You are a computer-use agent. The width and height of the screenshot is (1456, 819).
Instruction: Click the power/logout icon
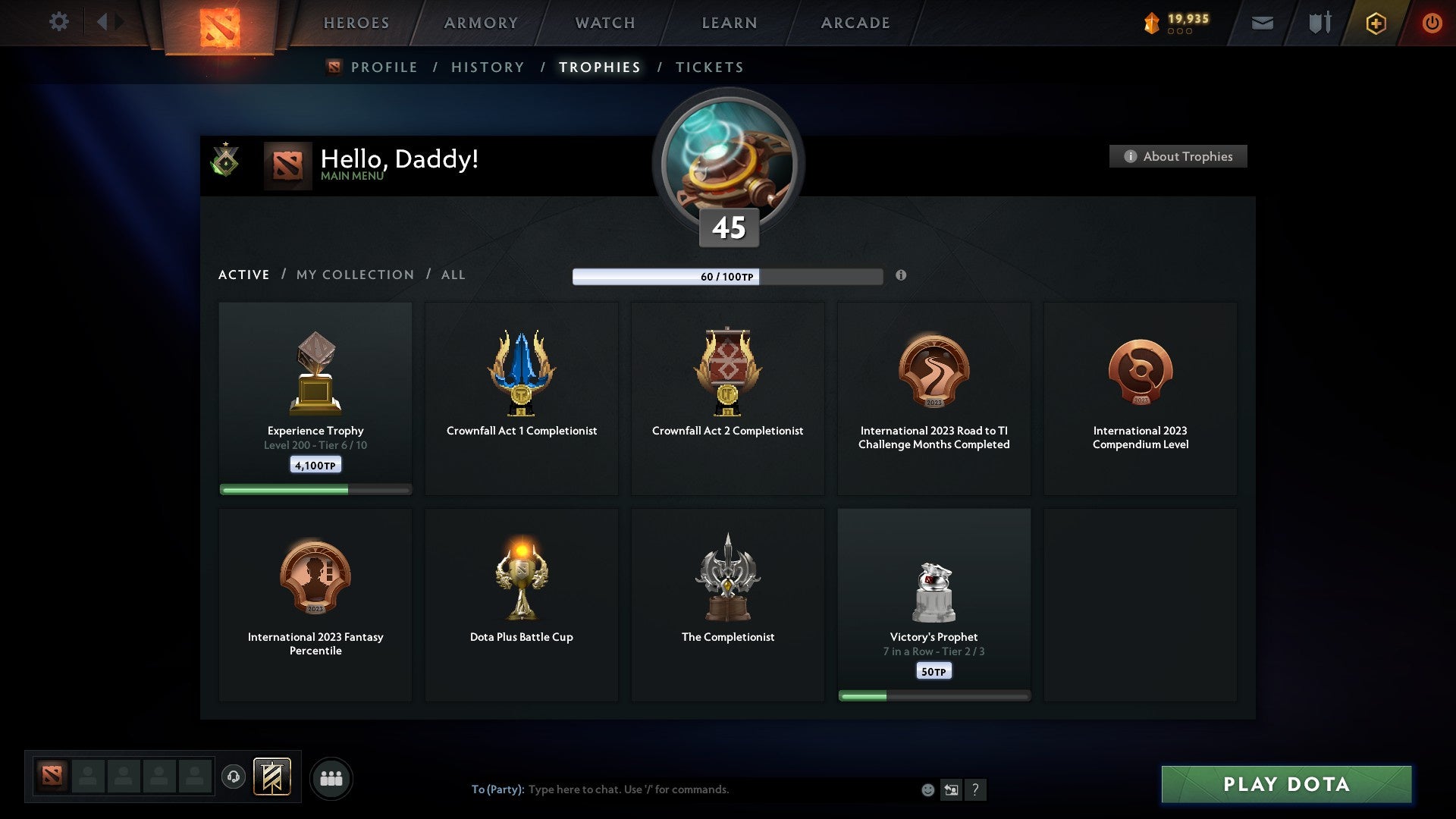point(1432,22)
